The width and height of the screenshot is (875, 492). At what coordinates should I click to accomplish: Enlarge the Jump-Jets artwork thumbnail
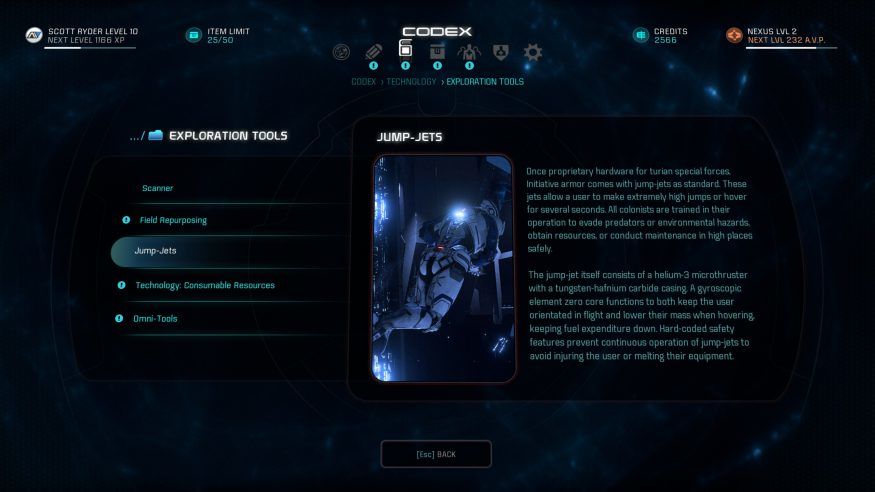click(444, 268)
